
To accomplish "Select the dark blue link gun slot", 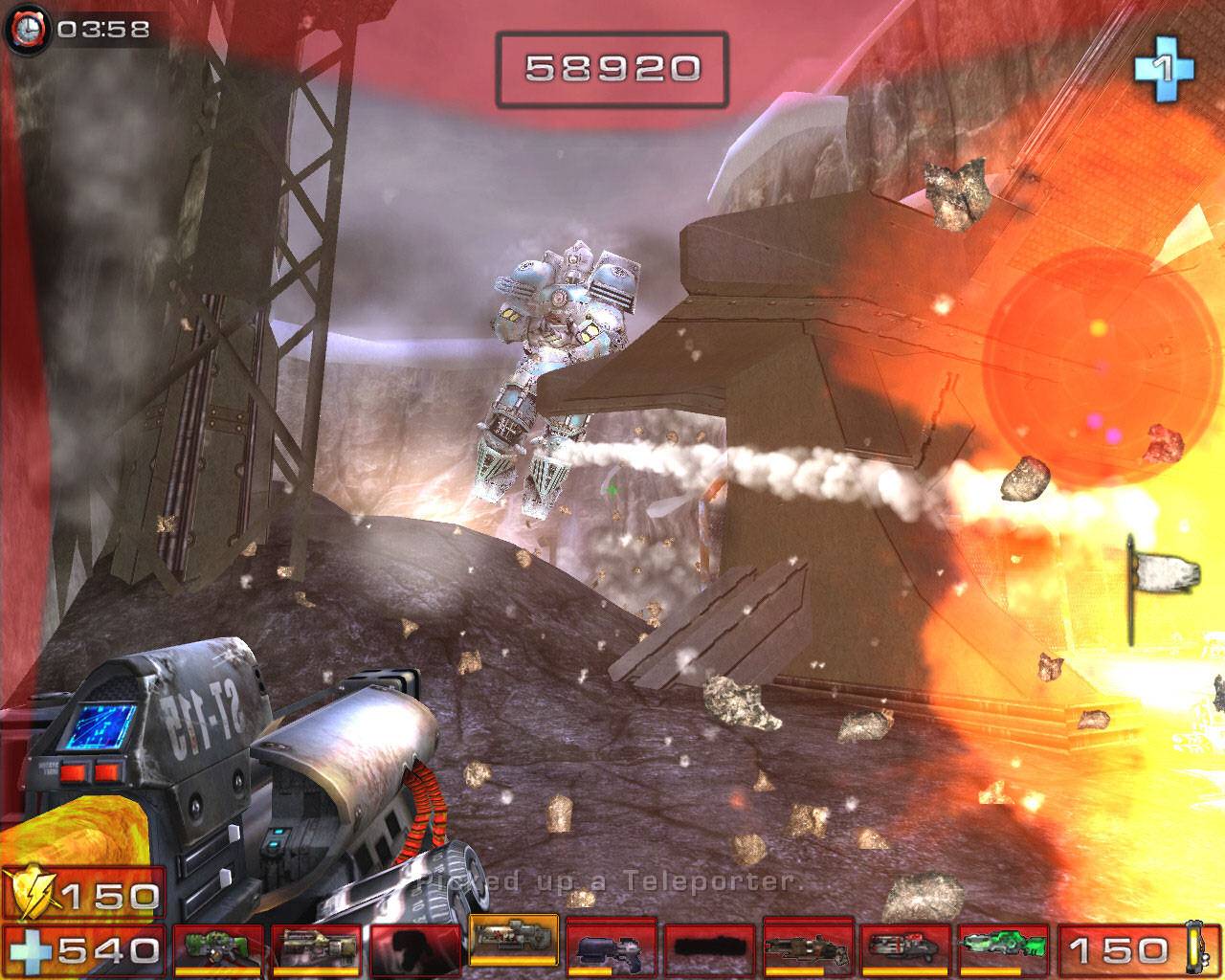I will (611, 947).
